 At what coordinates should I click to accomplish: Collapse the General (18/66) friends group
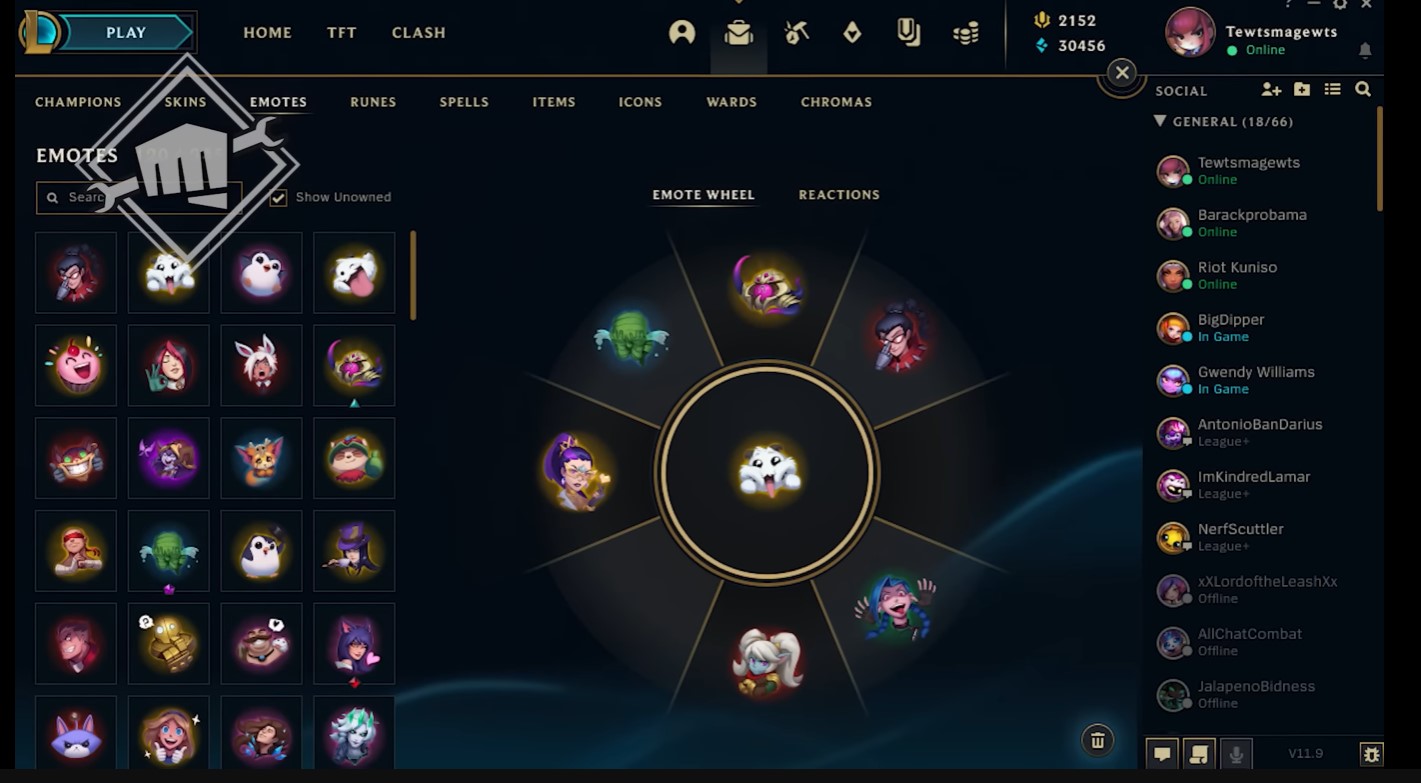coord(1160,121)
